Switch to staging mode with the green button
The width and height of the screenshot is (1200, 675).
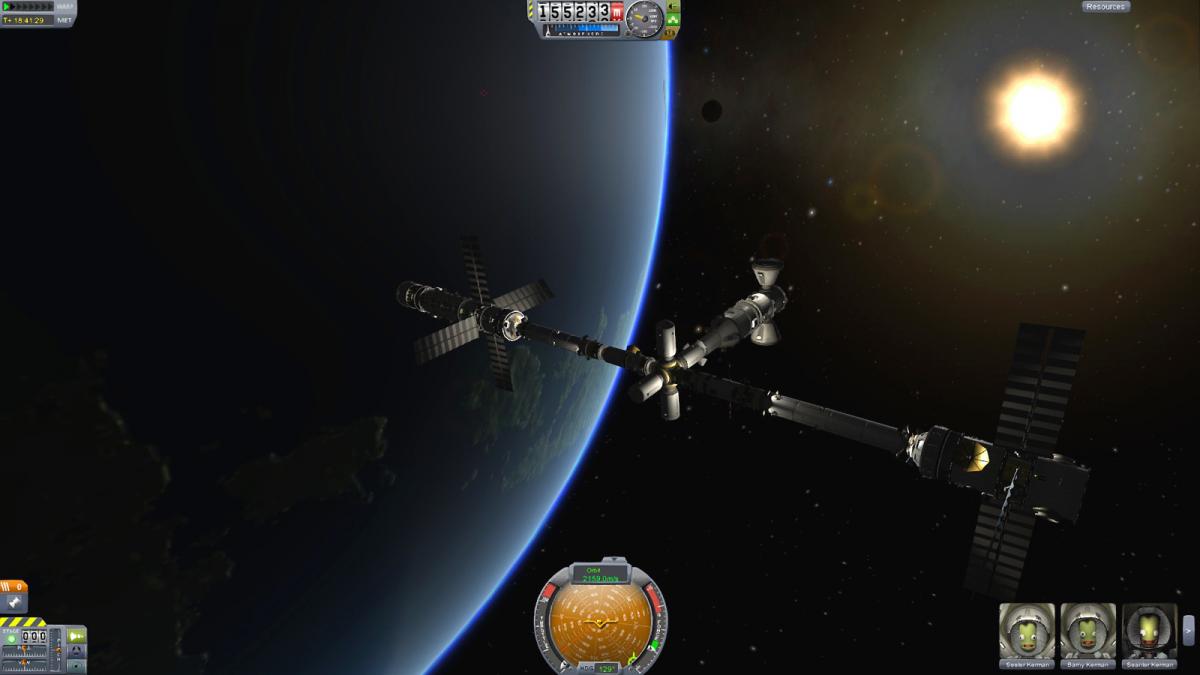coord(76,636)
